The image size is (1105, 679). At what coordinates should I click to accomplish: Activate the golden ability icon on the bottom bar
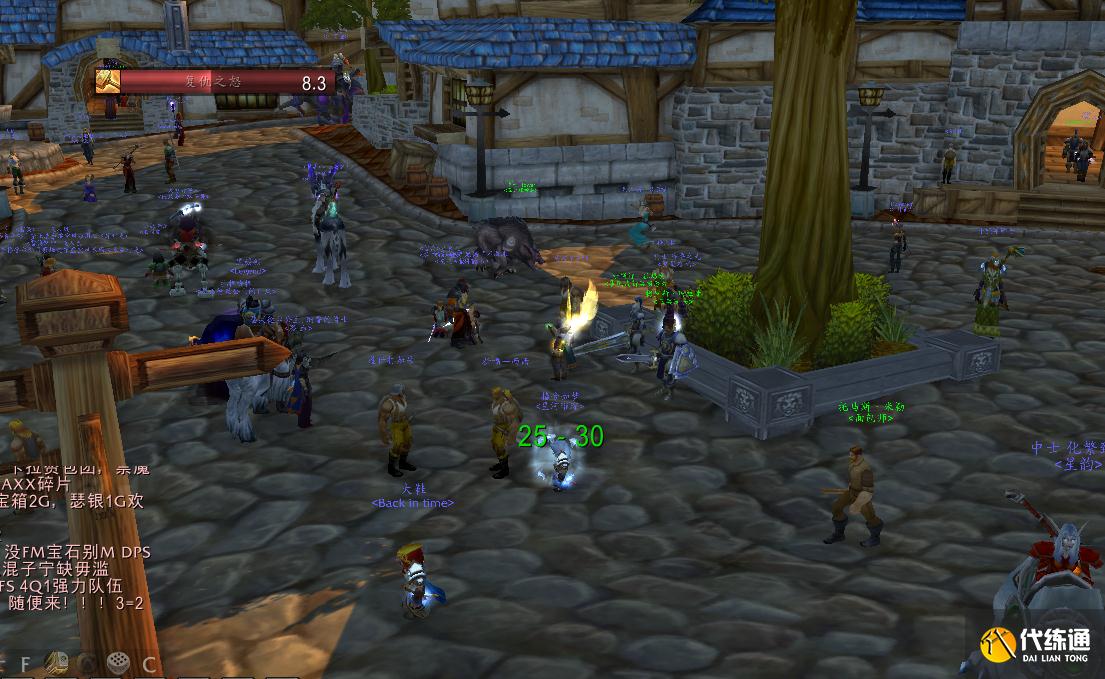point(57,663)
